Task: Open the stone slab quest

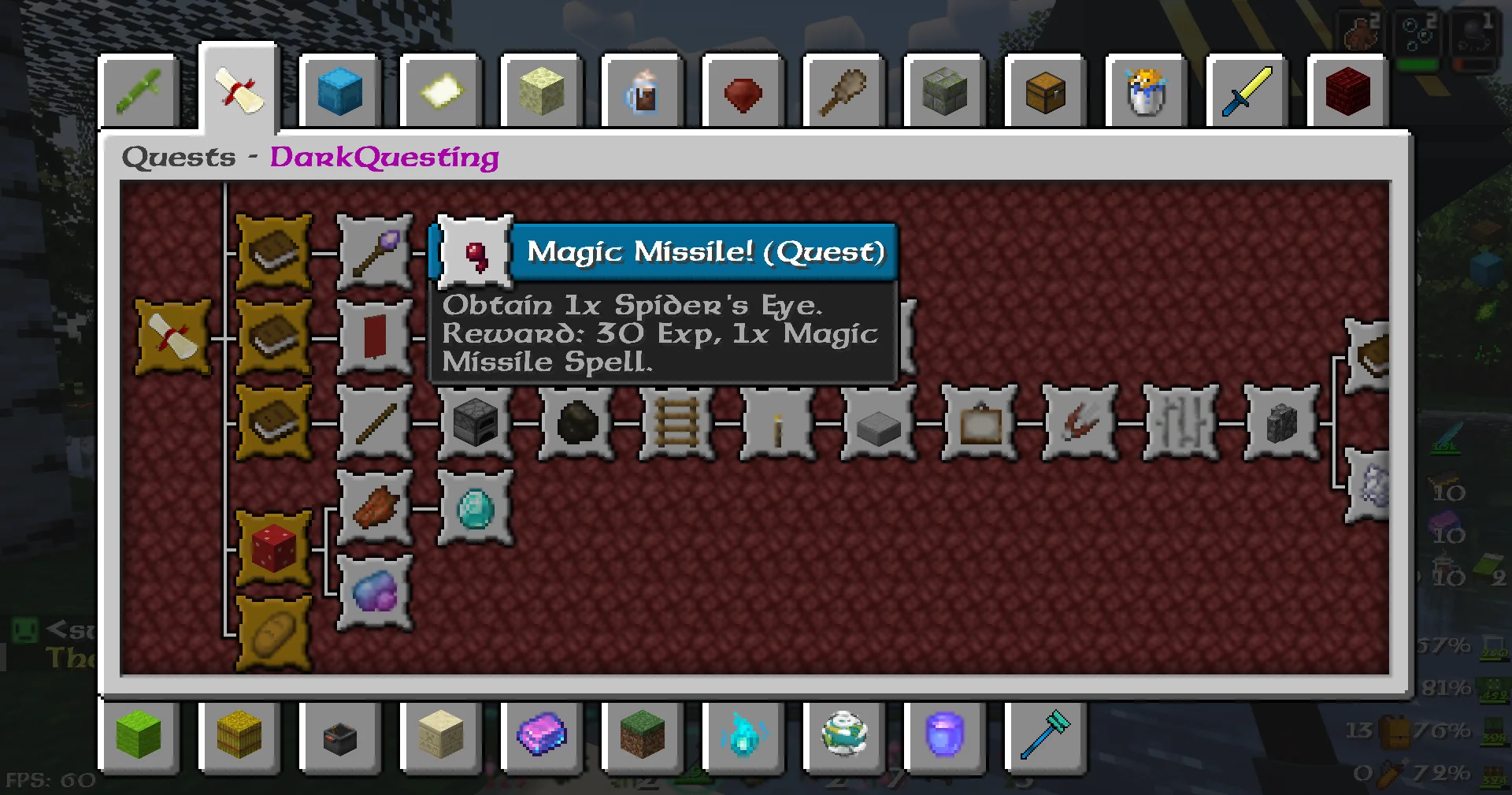Action: click(877, 424)
